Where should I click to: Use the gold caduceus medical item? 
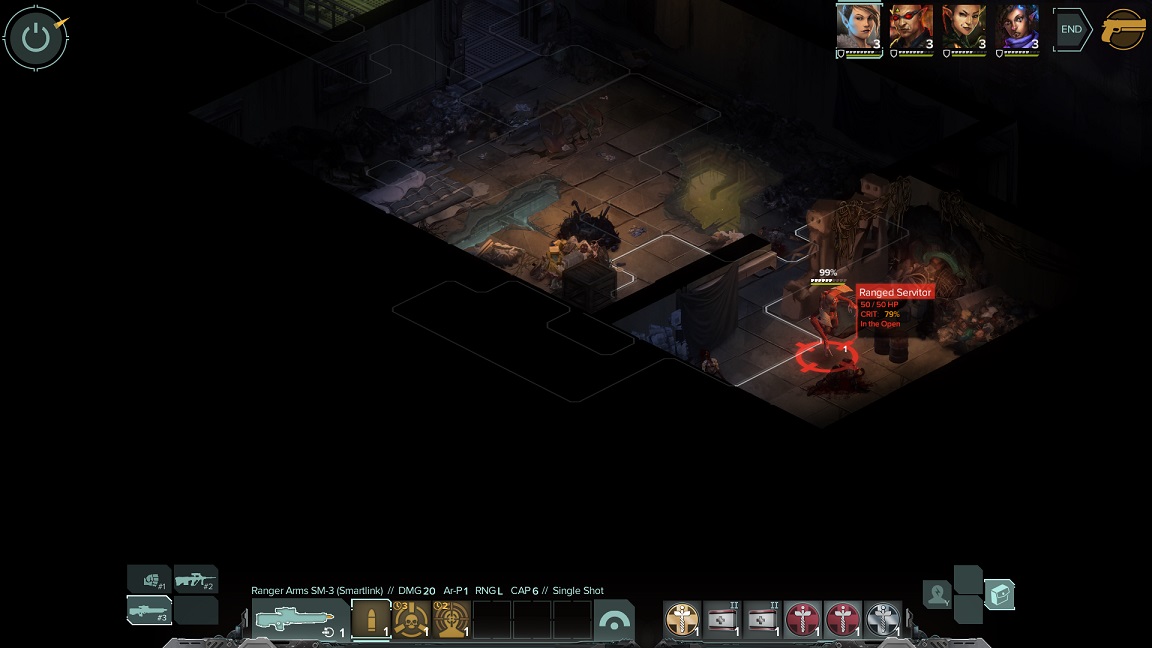(x=683, y=620)
